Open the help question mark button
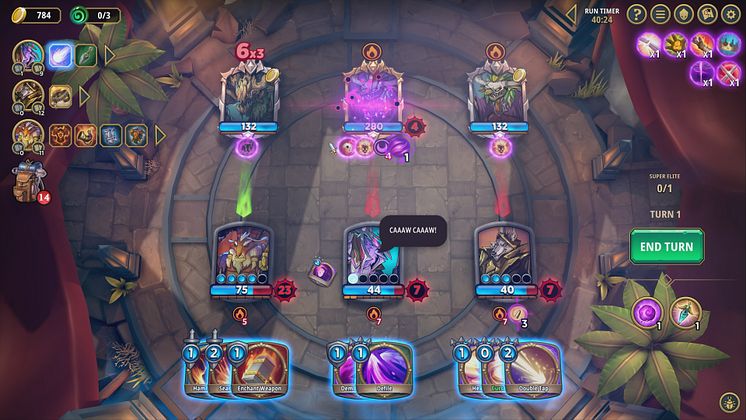Screen dimensions: 746x420 point(636,14)
